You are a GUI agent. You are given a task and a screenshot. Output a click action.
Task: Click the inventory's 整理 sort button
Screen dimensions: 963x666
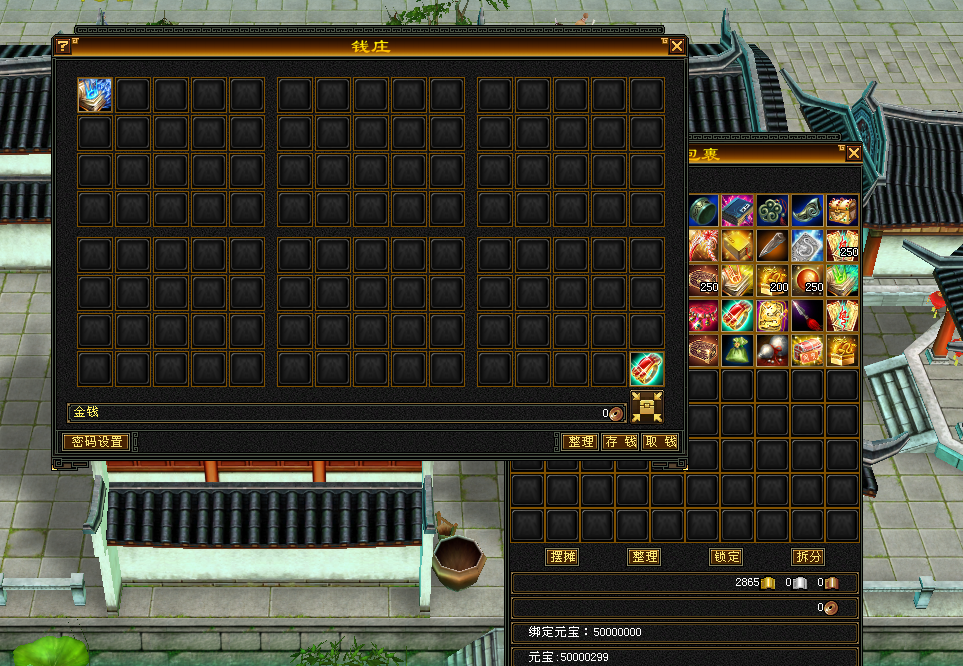click(644, 557)
